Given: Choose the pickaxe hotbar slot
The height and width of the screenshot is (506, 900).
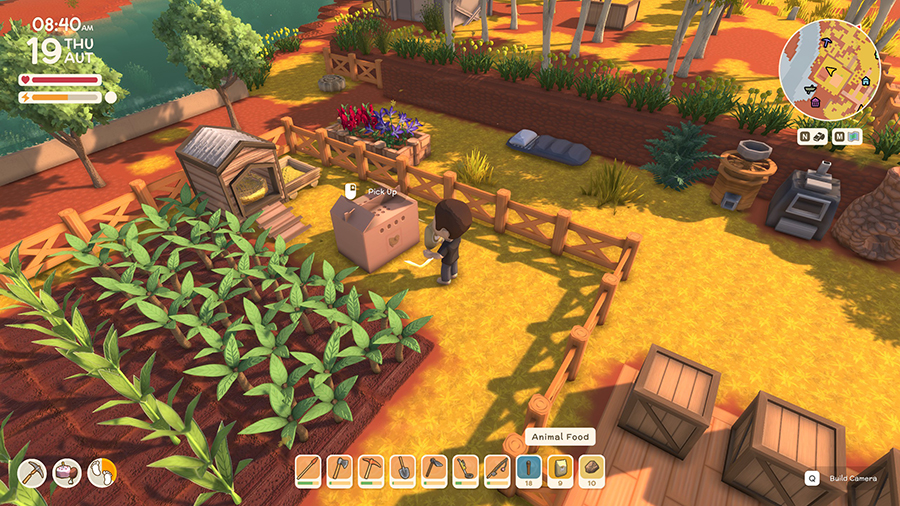Looking at the screenshot, I should 371,468.
